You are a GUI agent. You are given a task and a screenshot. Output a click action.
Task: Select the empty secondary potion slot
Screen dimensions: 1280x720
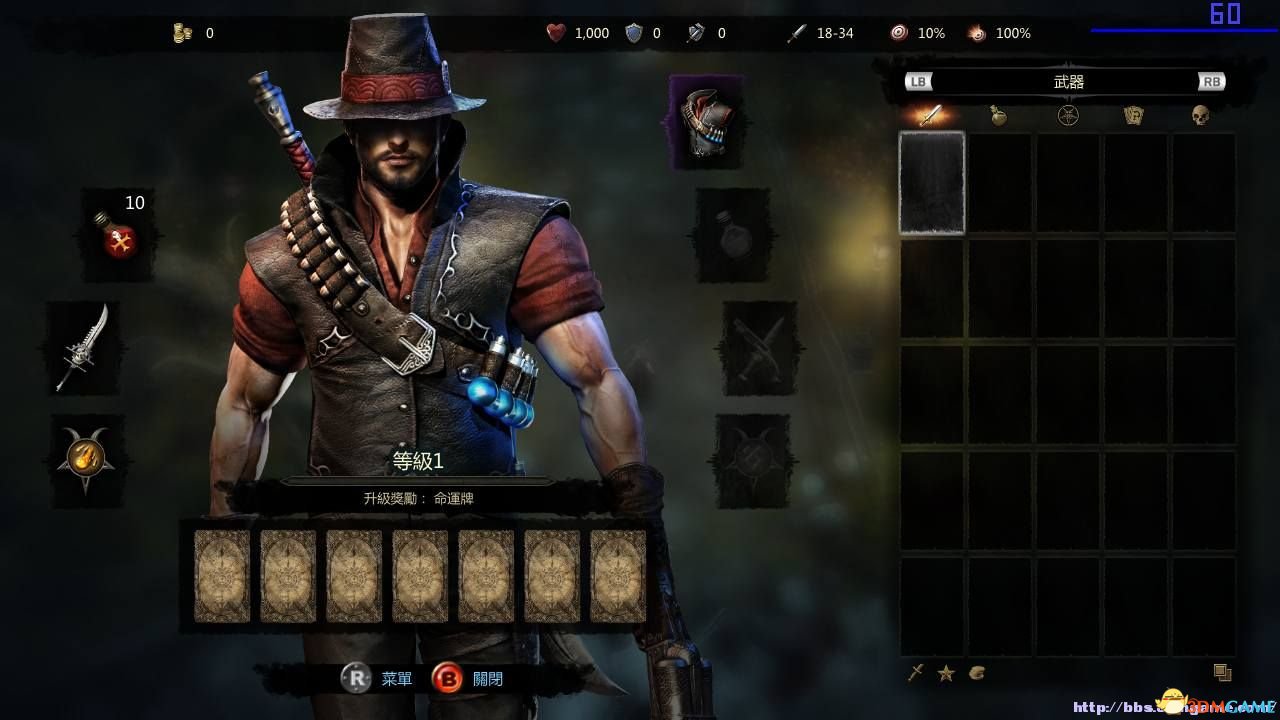pos(732,235)
